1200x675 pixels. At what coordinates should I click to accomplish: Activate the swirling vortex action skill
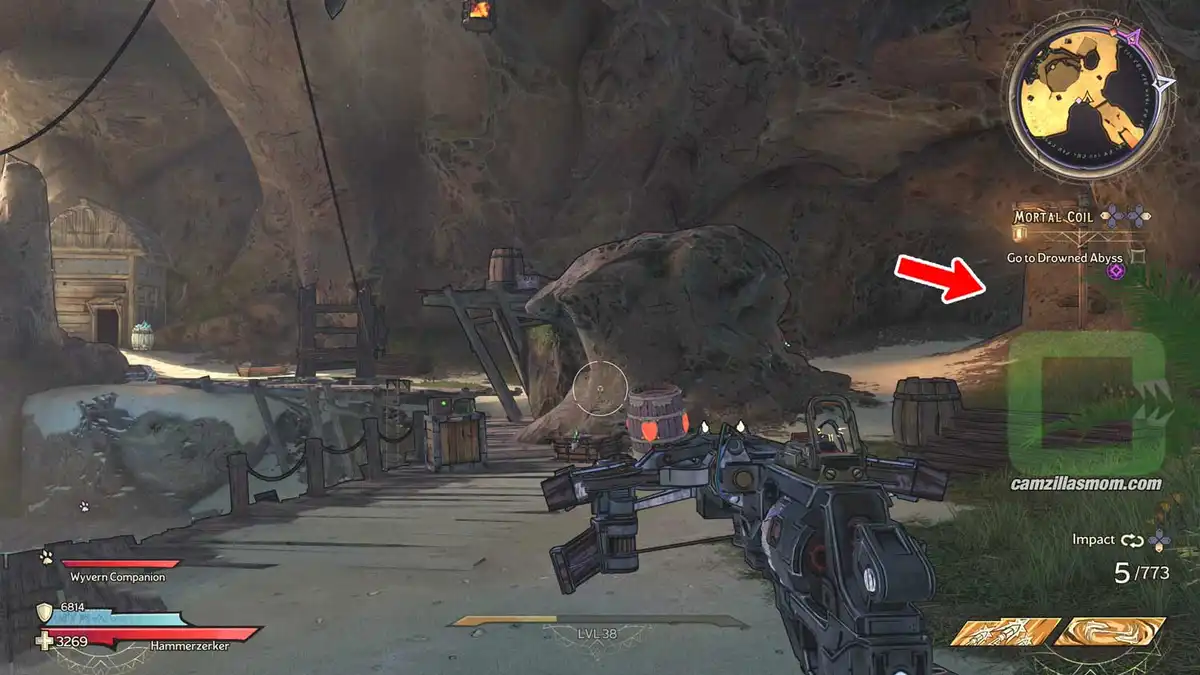click(1110, 632)
